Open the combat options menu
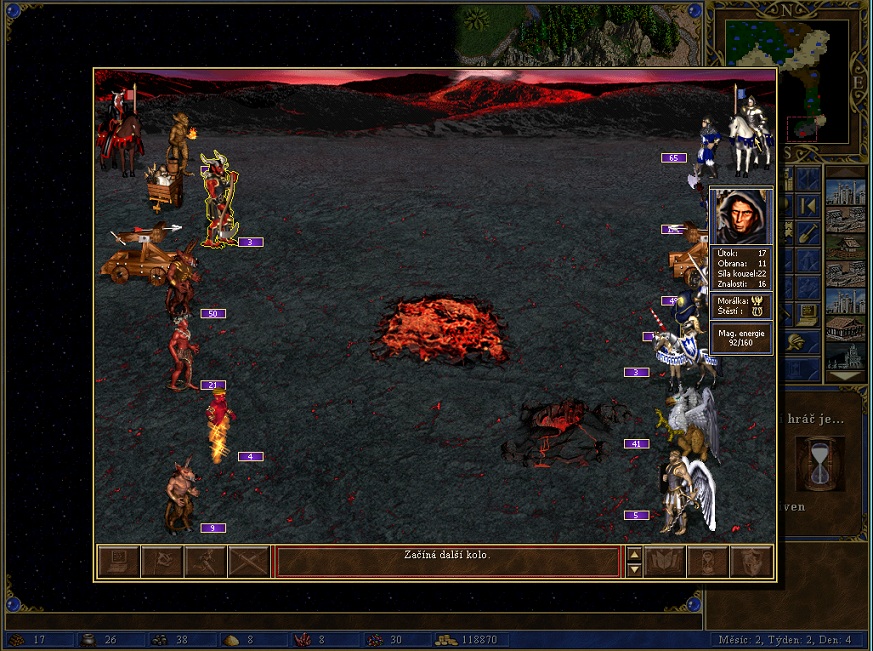This screenshot has height=651, width=873. (x=118, y=562)
